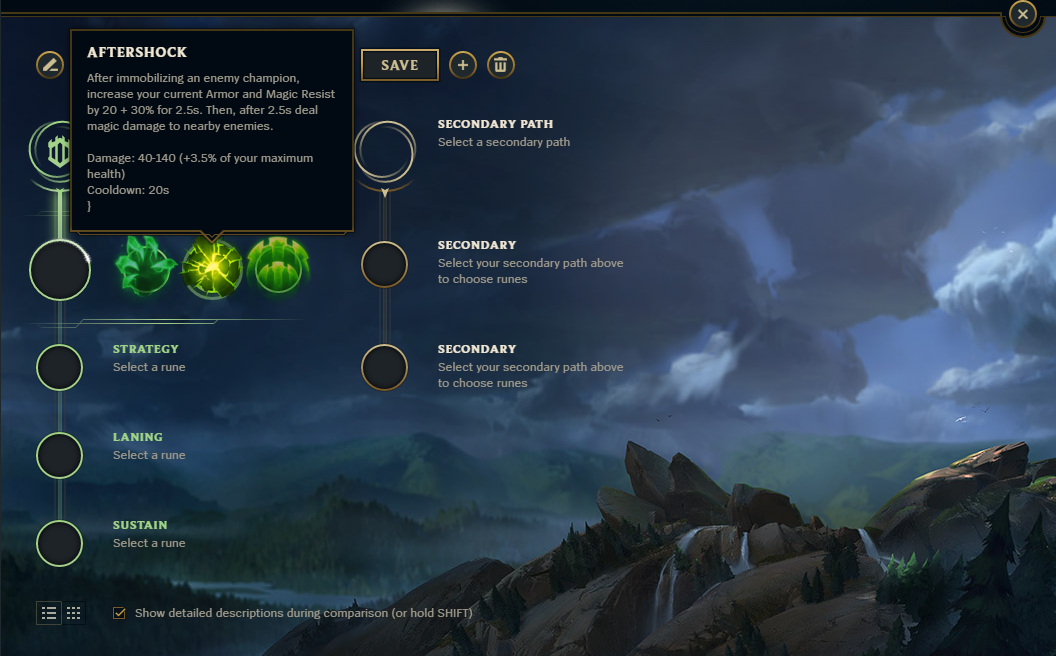1056x656 pixels.
Task: Open the Laning rune slot
Action: (59, 455)
